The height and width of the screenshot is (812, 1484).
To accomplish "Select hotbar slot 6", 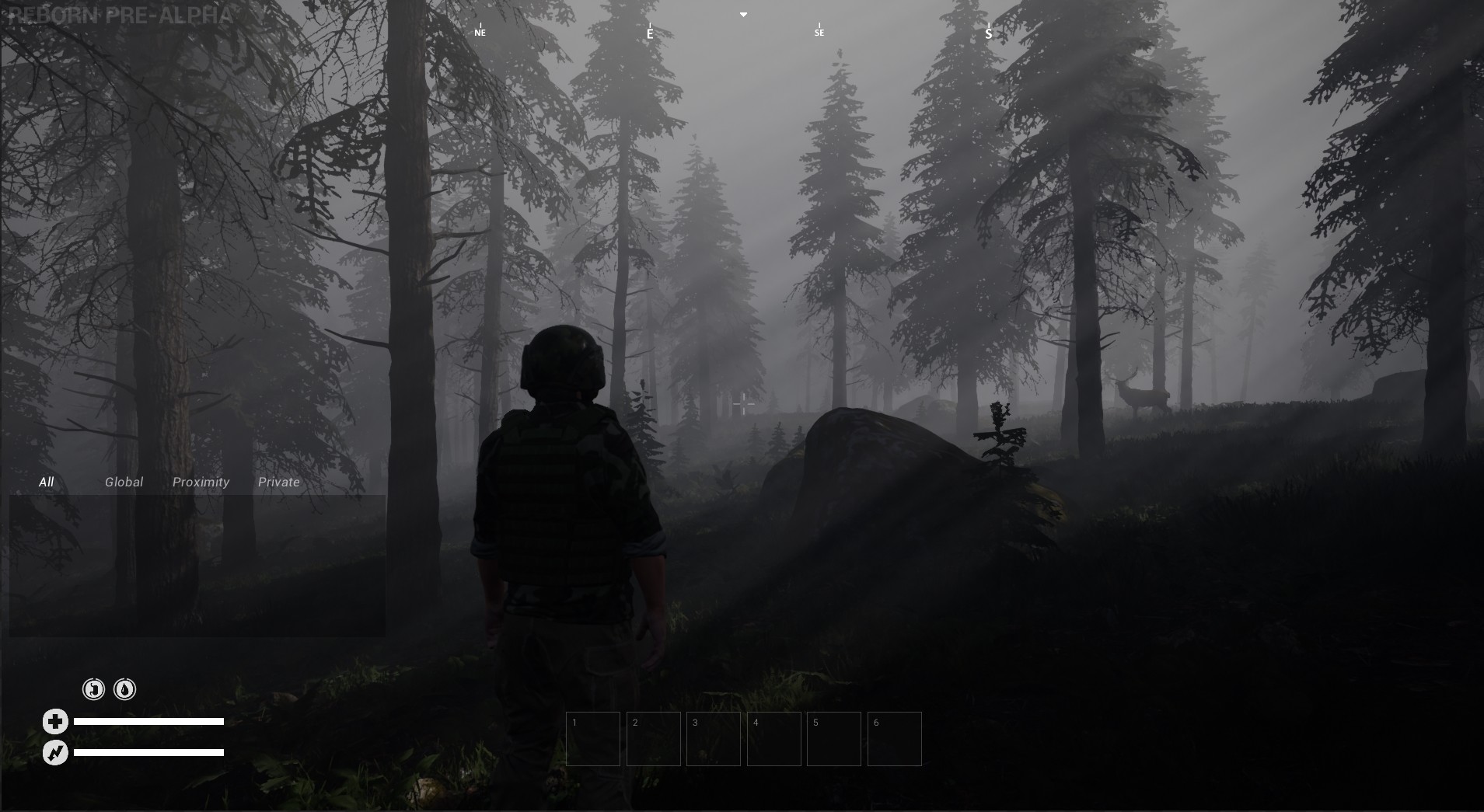I will [895, 738].
